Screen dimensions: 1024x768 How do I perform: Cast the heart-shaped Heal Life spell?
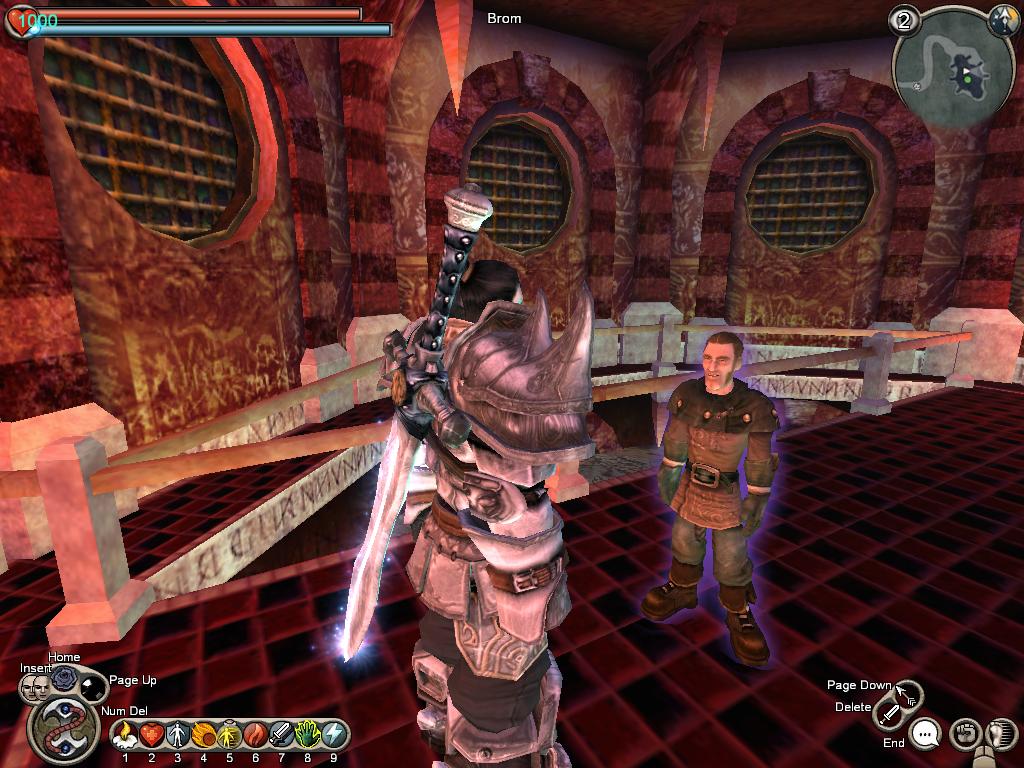(x=151, y=735)
